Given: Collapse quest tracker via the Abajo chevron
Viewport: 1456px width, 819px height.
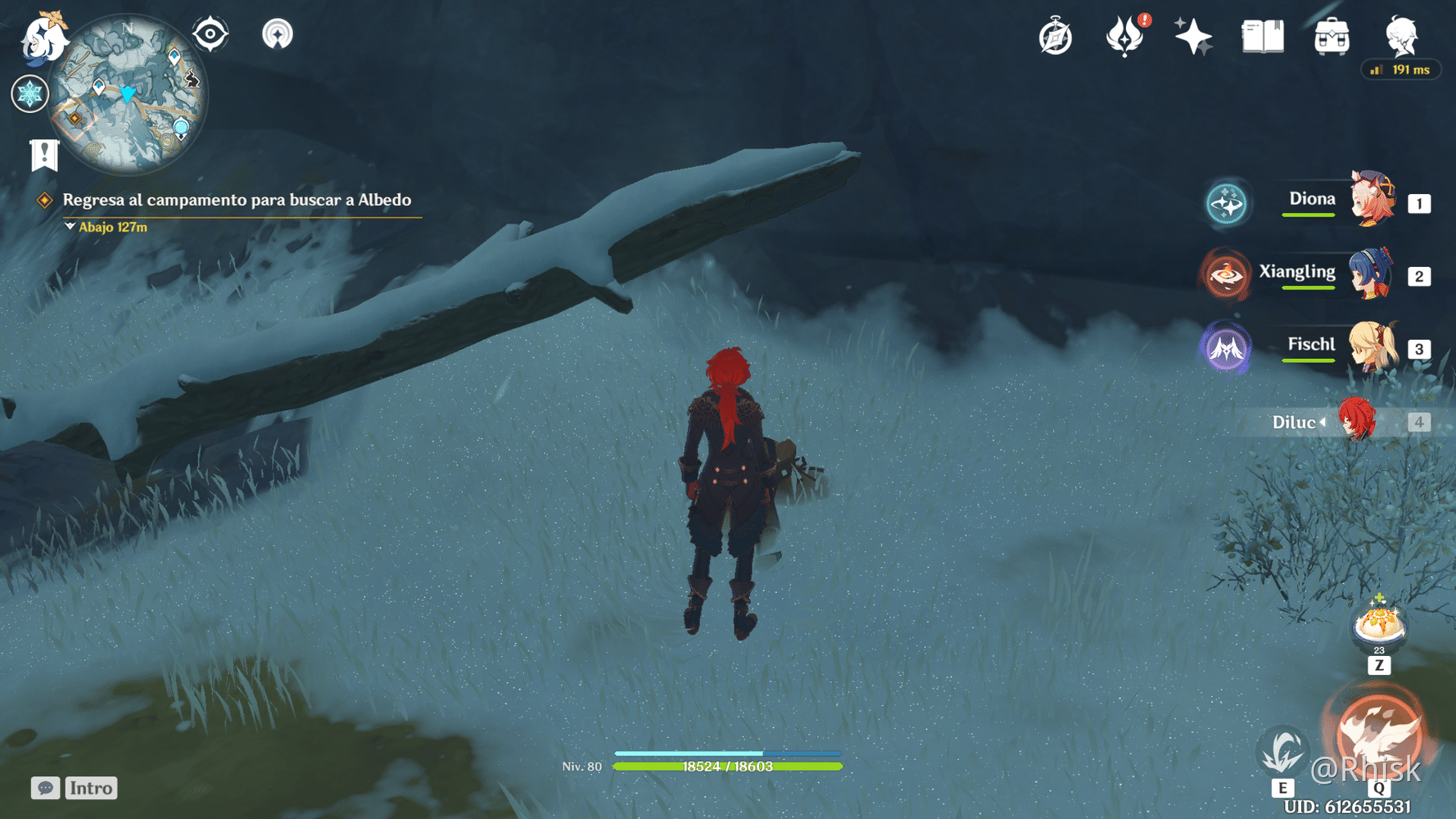Looking at the screenshot, I should pyautogui.click(x=69, y=227).
